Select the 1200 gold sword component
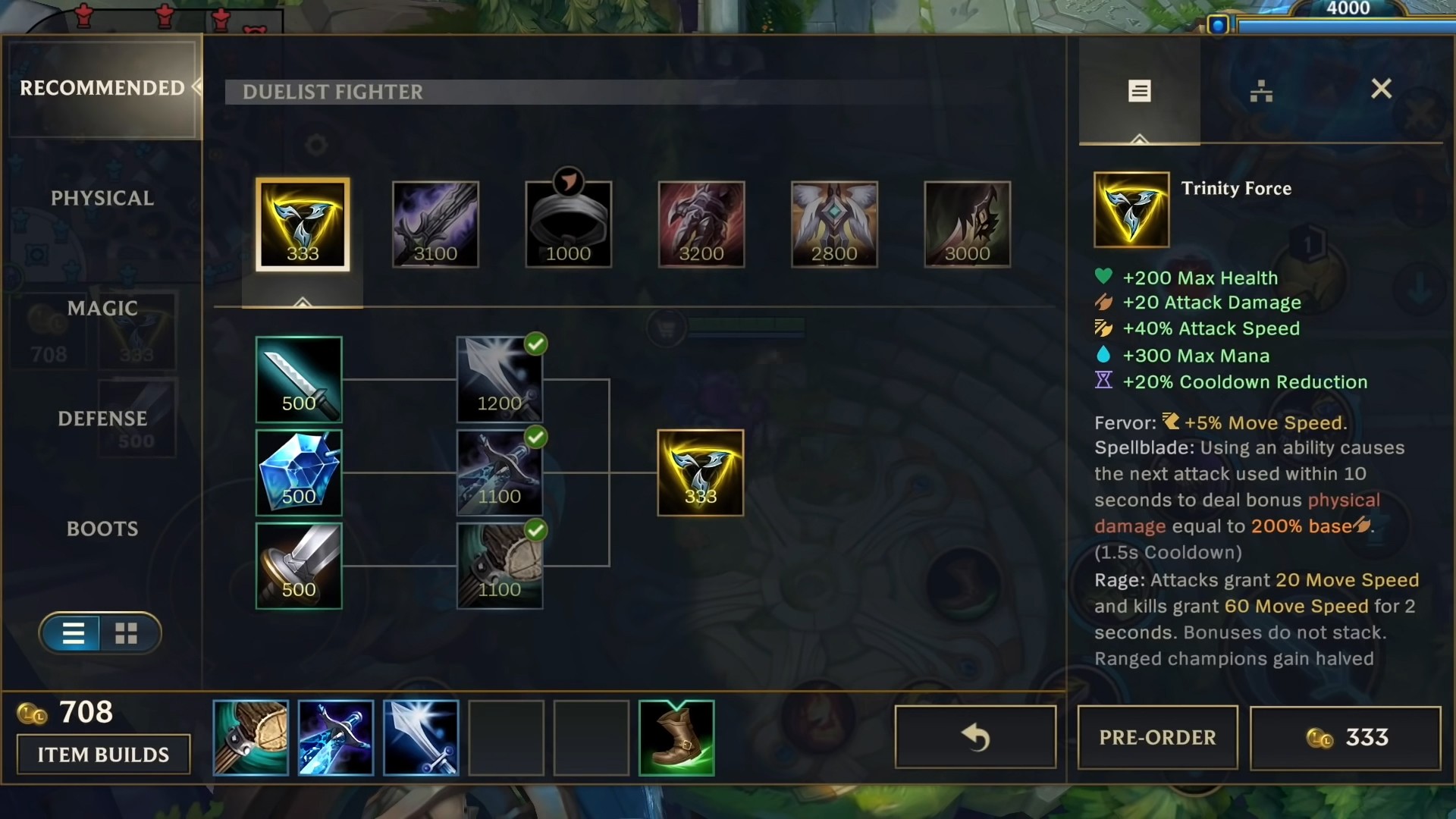 pos(499,379)
